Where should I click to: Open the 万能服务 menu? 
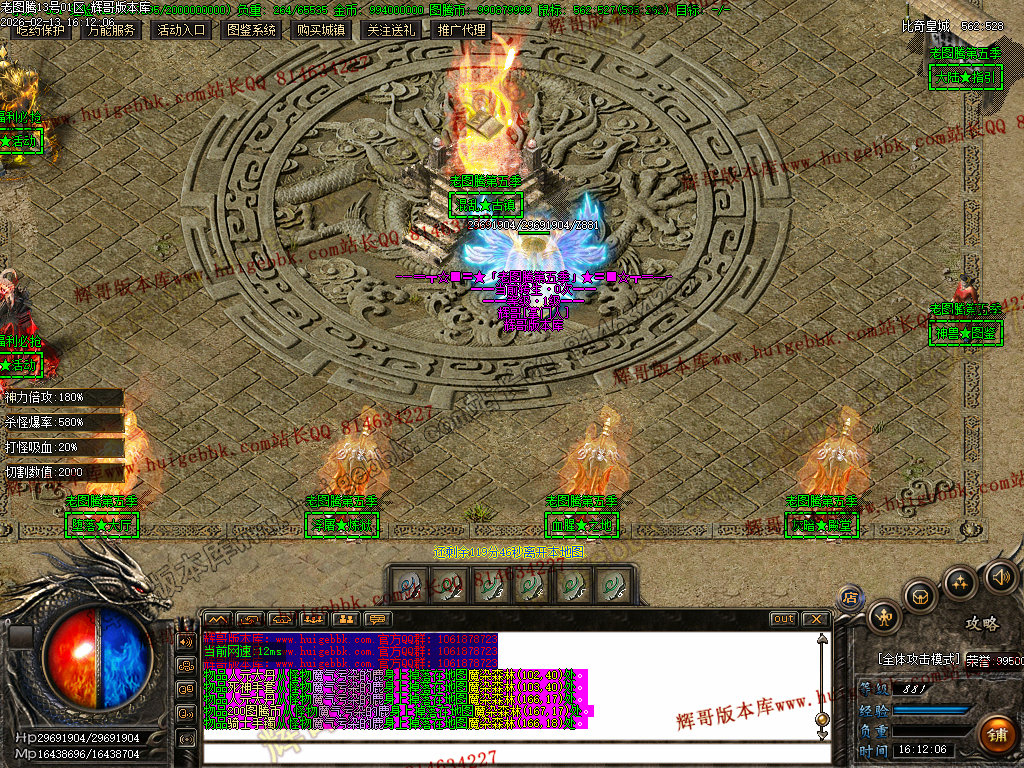tap(111, 30)
